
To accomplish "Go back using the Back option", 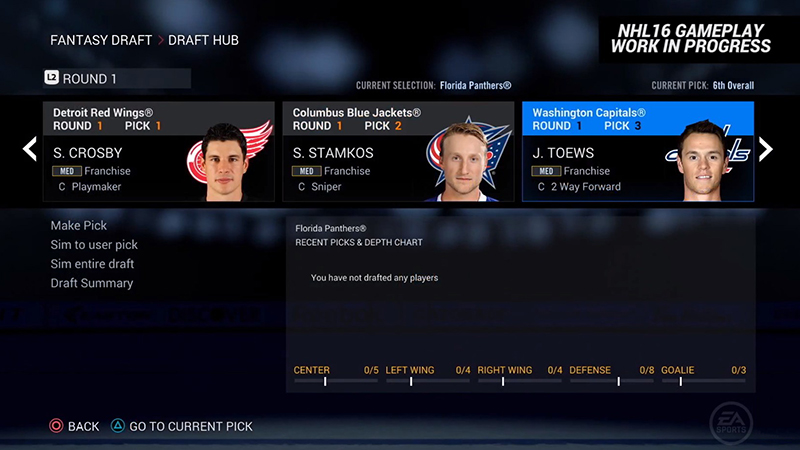I will point(75,426).
